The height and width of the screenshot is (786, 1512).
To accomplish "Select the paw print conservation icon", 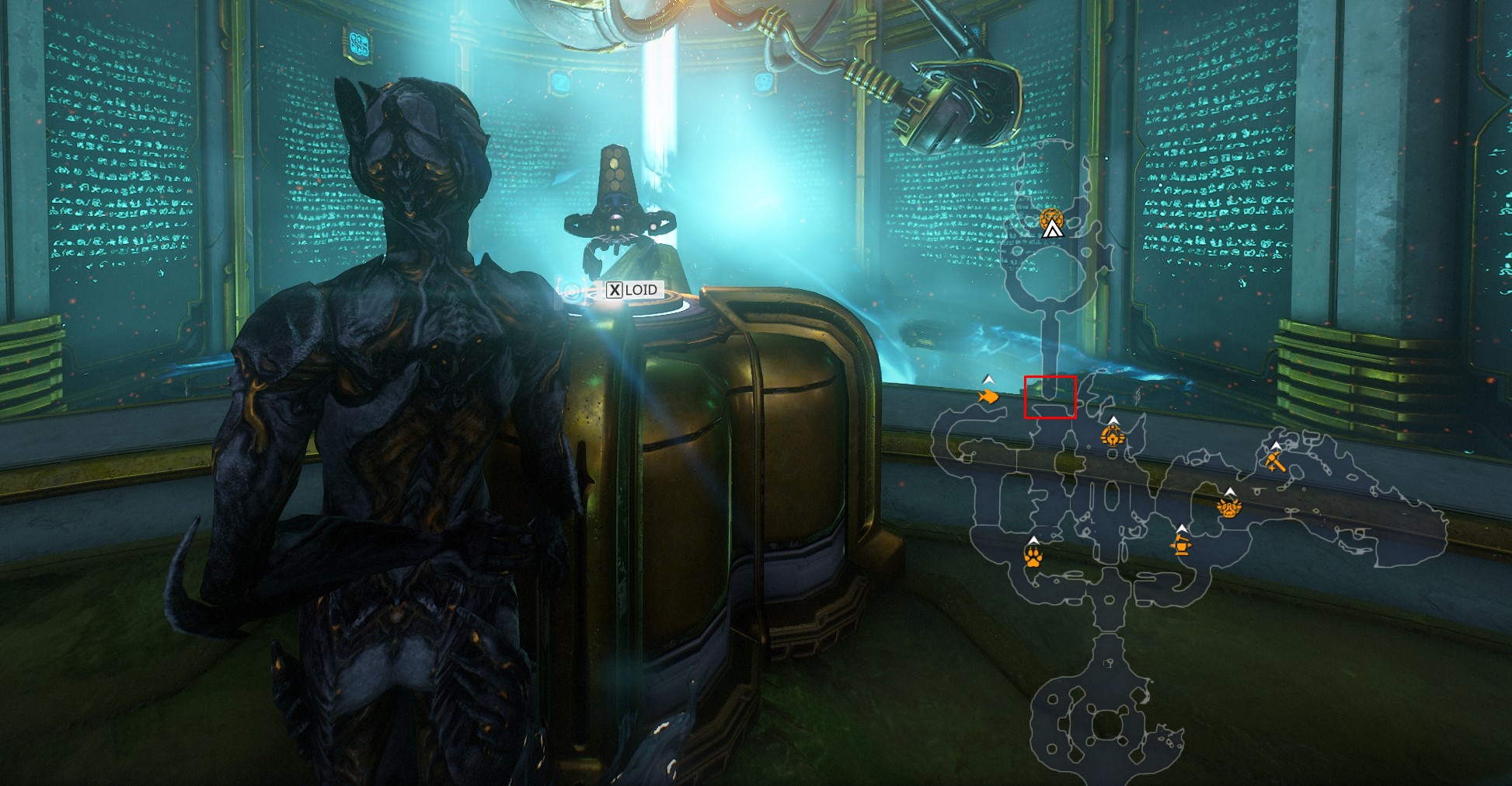I will (x=1035, y=557).
